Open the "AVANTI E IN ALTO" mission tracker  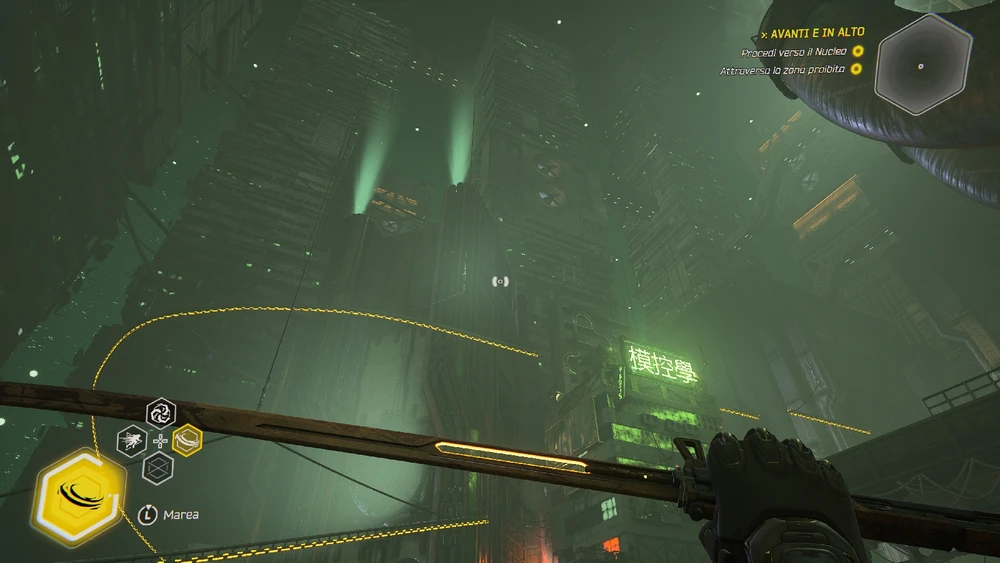816,32
